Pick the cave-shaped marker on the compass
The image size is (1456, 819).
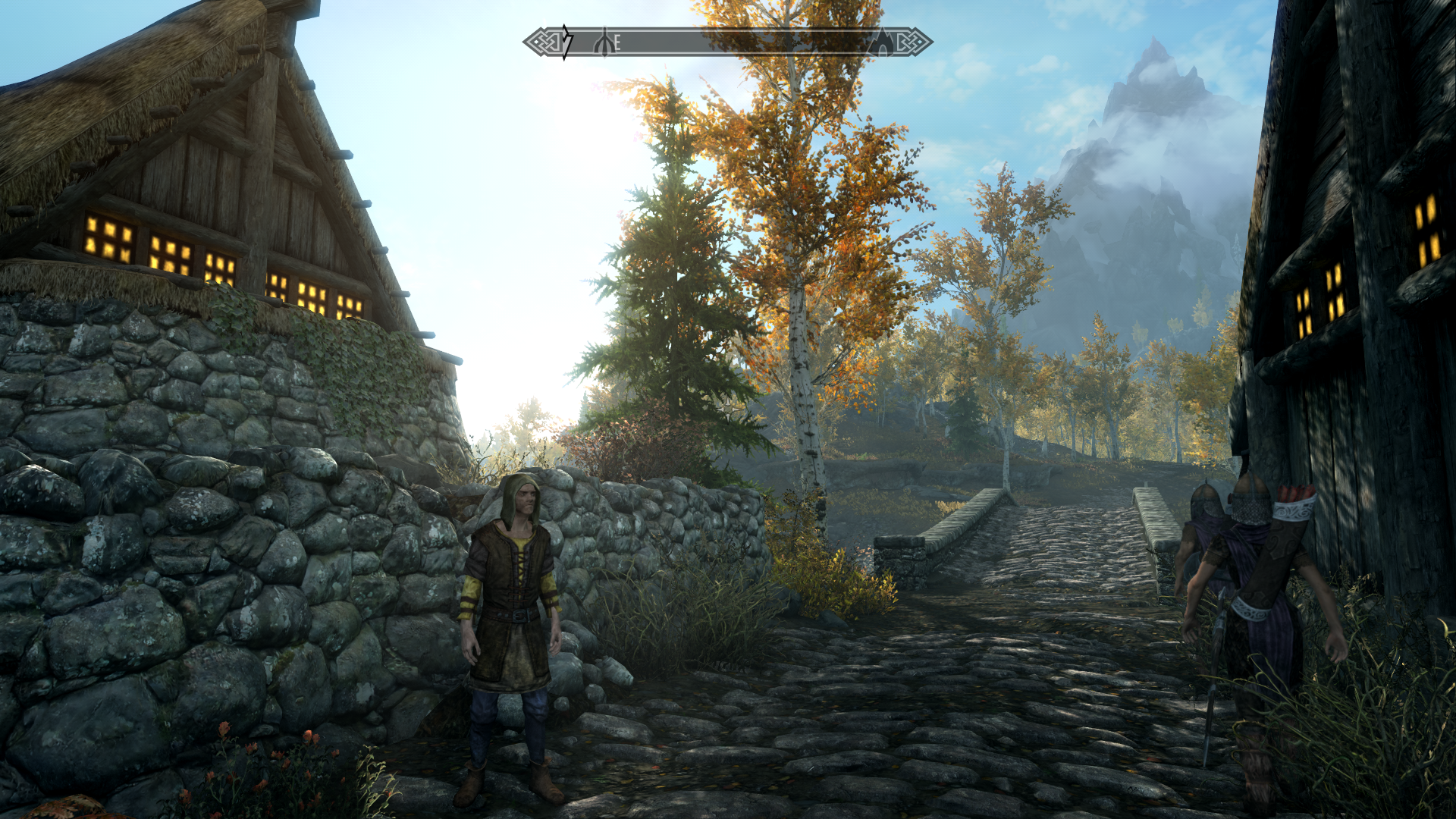click(x=882, y=42)
